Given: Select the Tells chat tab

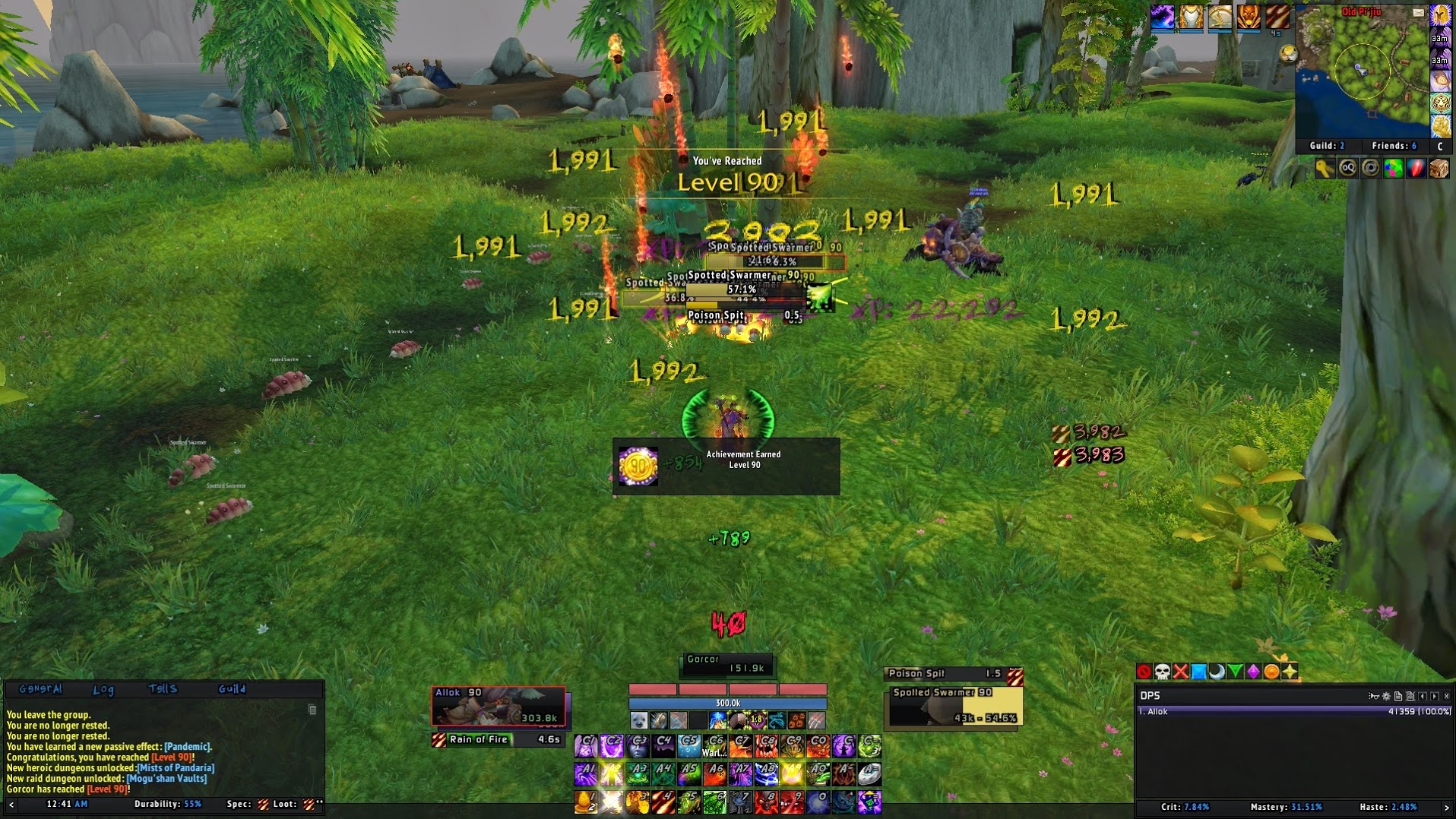Looking at the screenshot, I should 163,689.
